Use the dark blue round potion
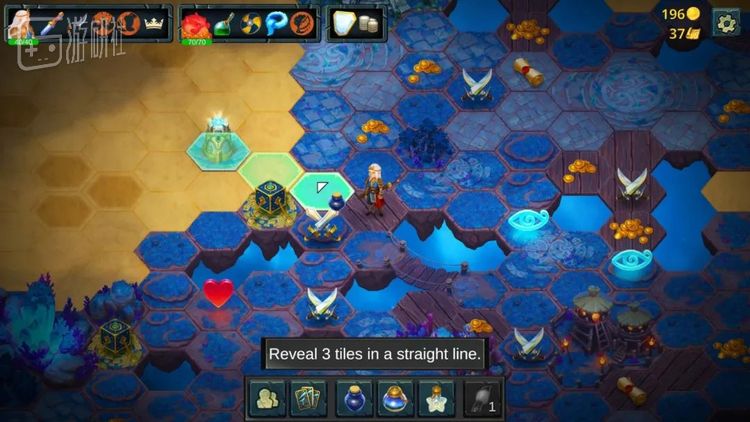750x422 pixels. (x=353, y=399)
